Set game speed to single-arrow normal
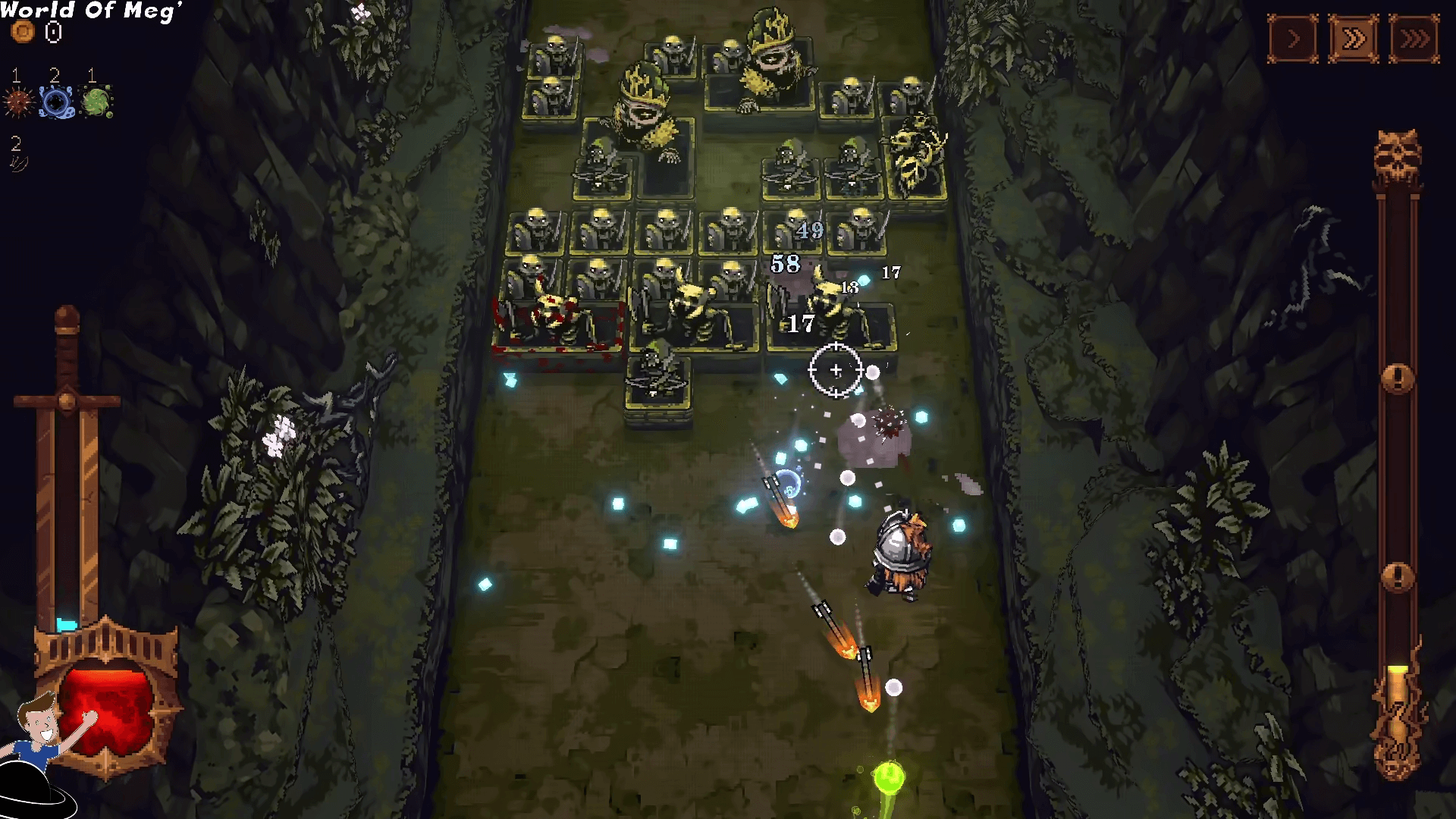Image resolution: width=1456 pixels, height=819 pixels. (x=1293, y=39)
